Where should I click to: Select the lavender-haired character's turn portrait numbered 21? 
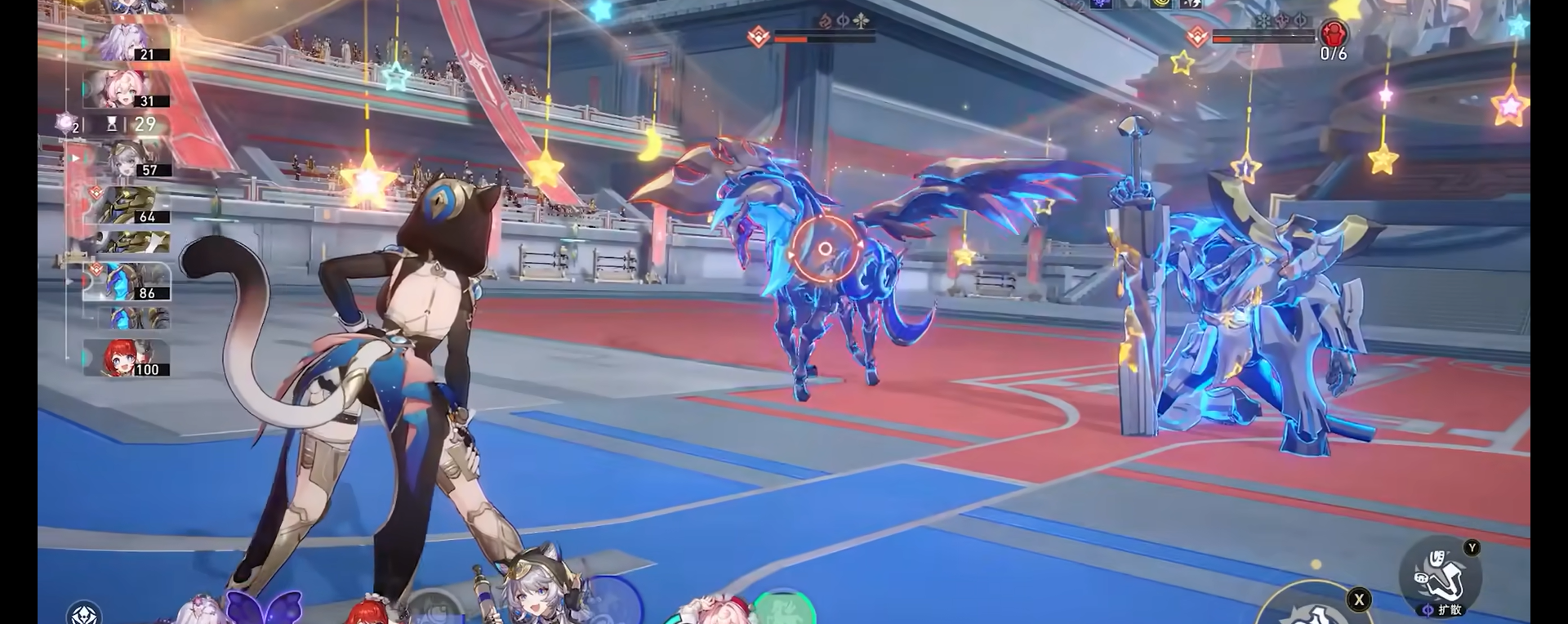coord(127,42)
